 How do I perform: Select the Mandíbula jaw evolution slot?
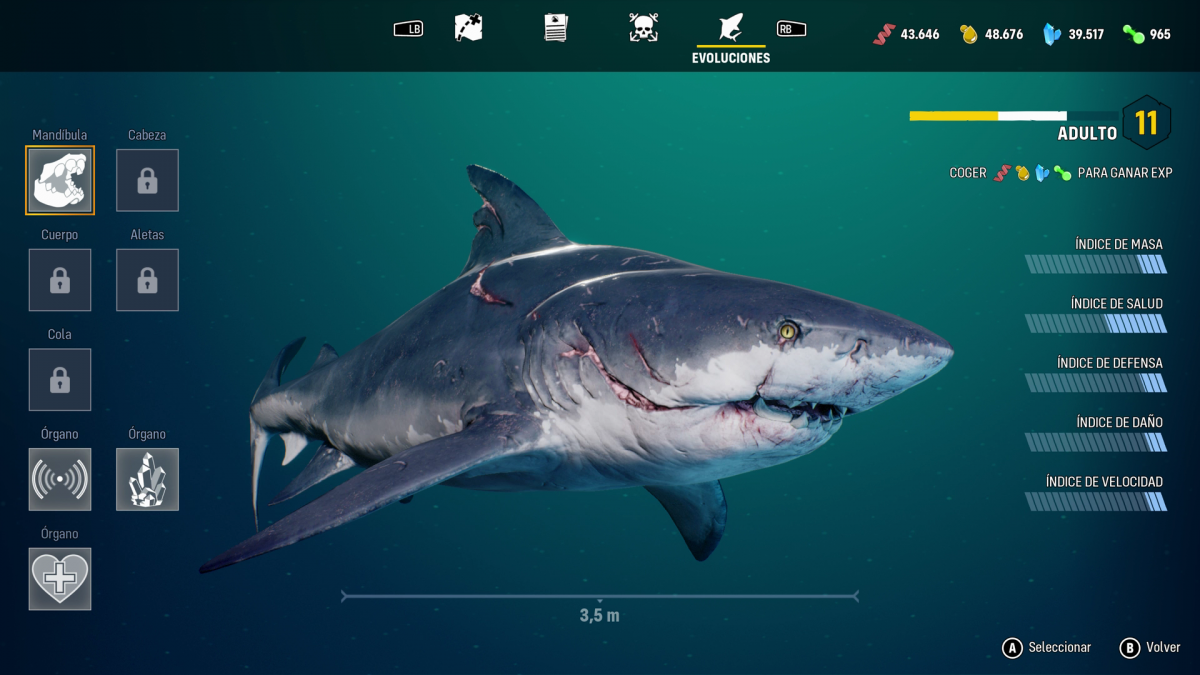click(60, 180)
